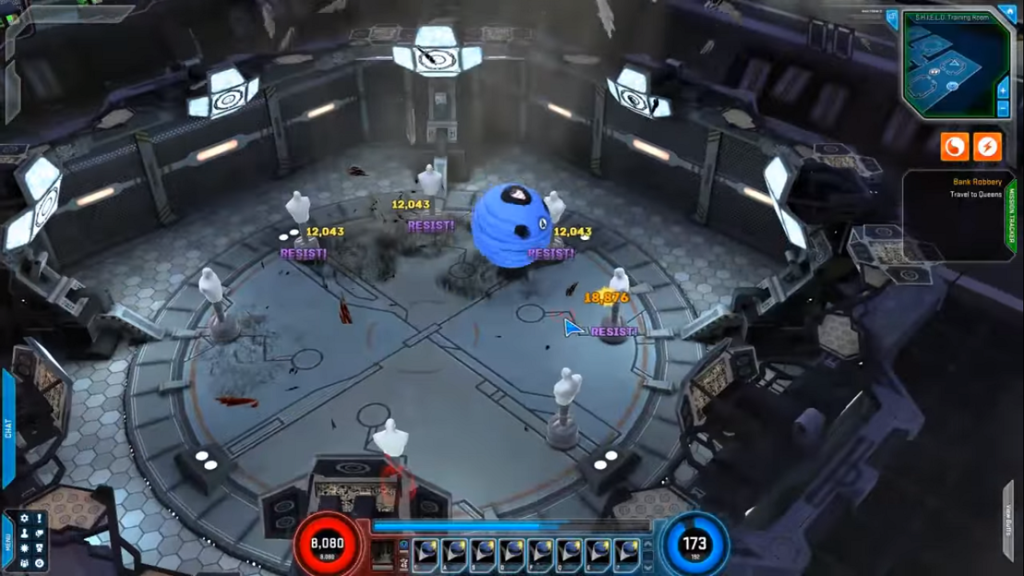Activate the orange swirl button
Image resolution: width=1024 pixels, height=576 pixels.
(x=954, y=147)
